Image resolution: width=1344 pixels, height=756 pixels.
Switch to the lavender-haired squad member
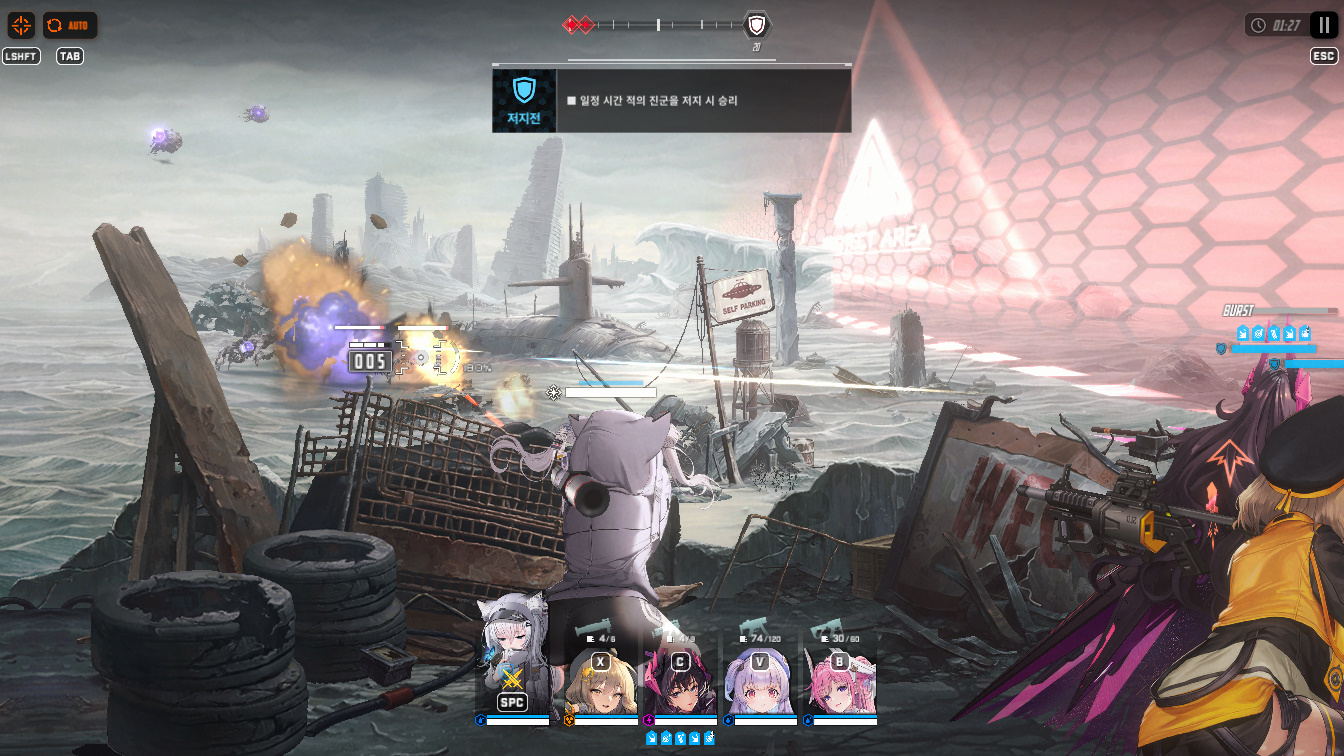pos(760,678)
